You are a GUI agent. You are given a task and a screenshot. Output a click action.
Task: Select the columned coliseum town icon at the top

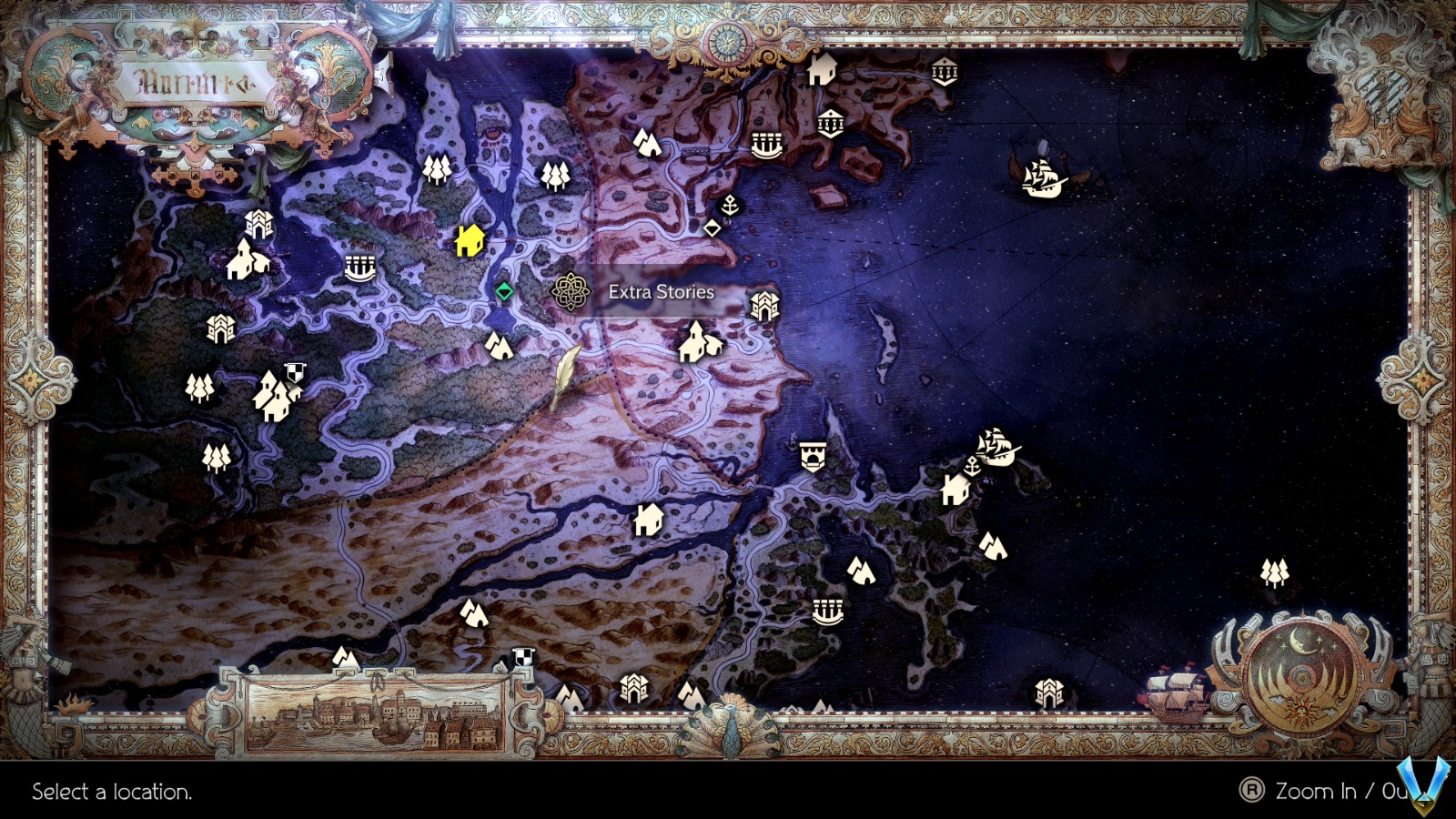[x=945, y=70]
